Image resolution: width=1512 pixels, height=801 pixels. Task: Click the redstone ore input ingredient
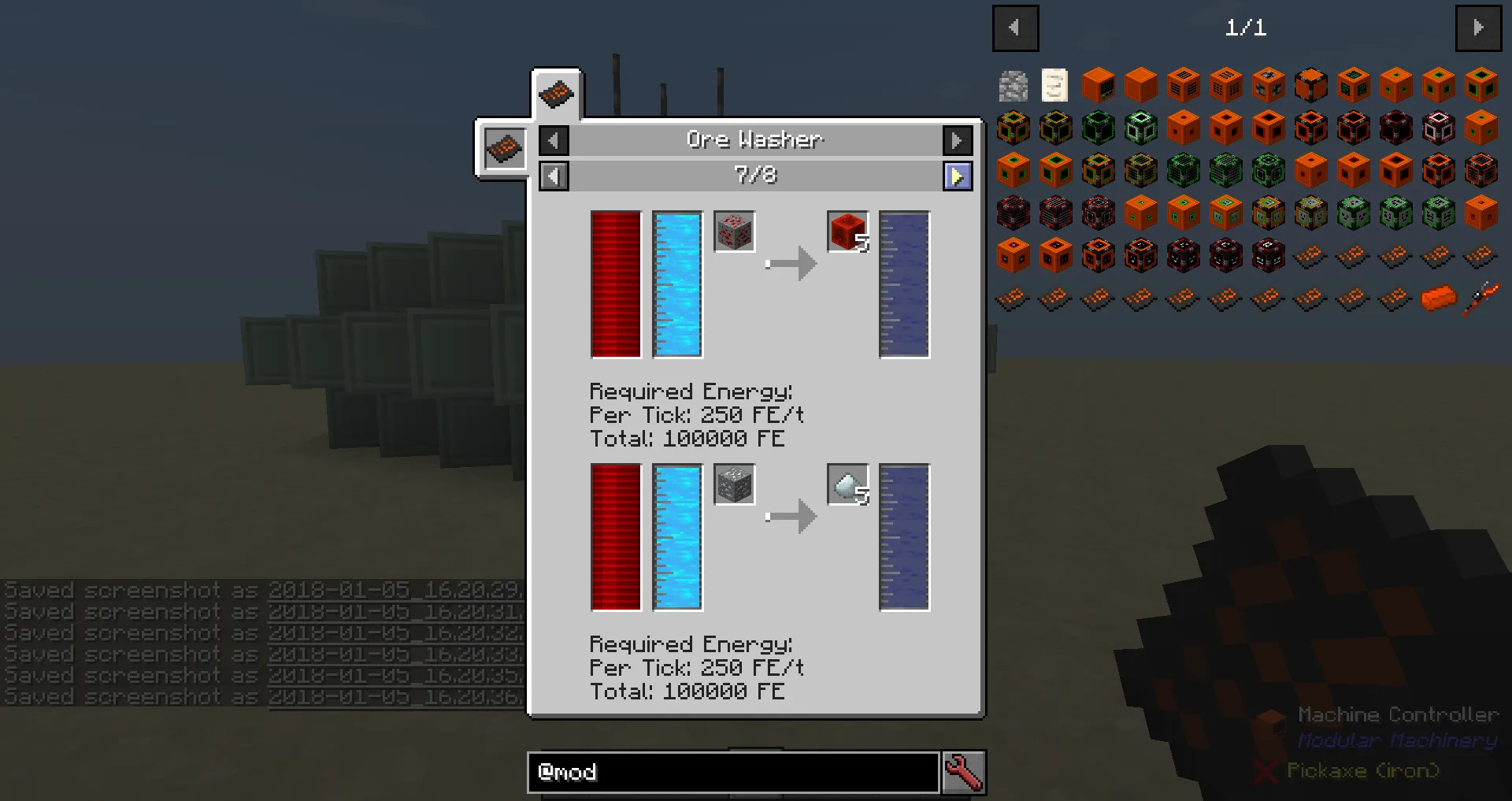coord(733,231)
